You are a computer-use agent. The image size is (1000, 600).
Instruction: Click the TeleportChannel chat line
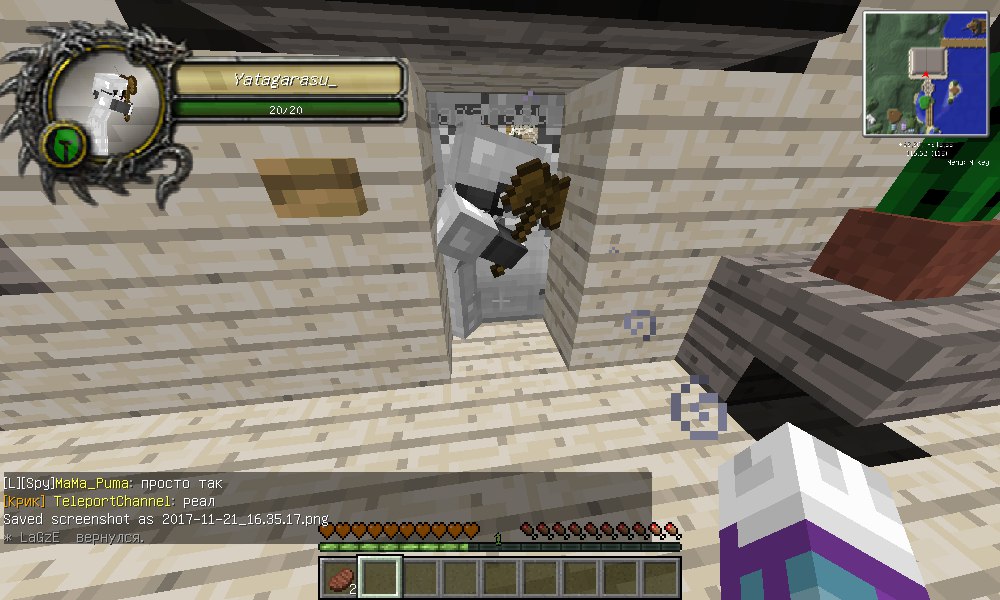[x=109, y=501]
